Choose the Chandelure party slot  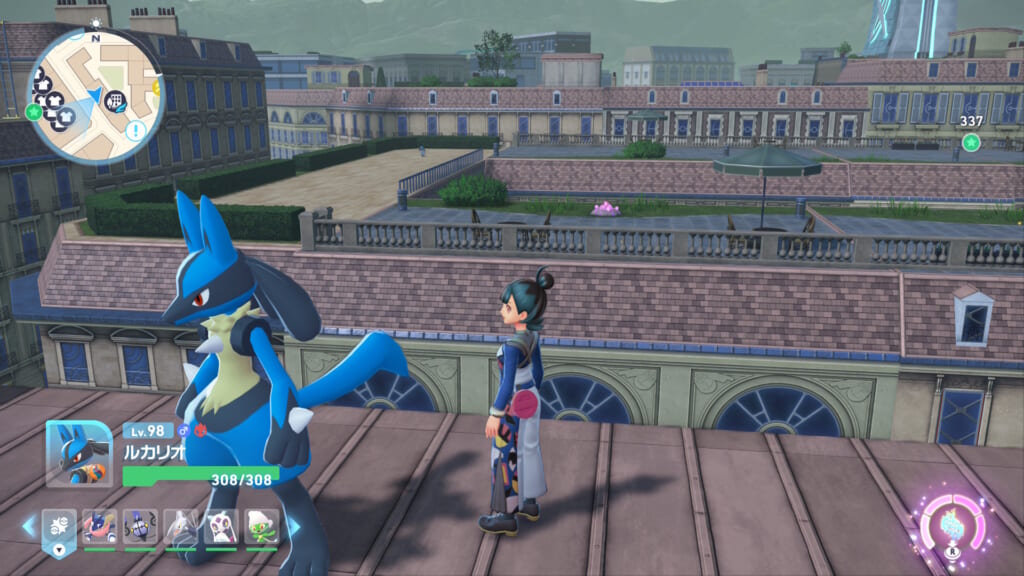click(140, 526)
